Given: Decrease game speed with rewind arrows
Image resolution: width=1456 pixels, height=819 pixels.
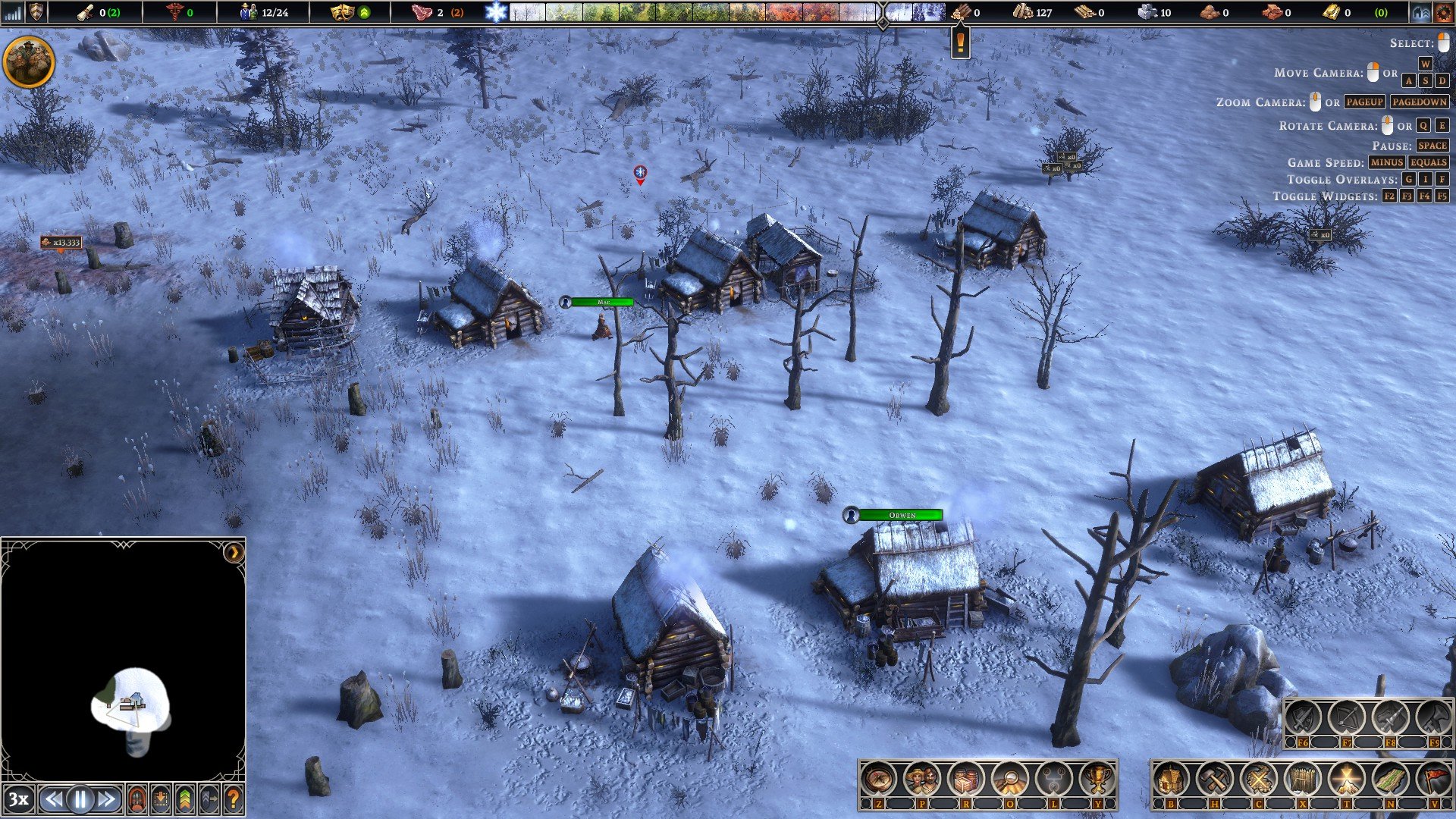Looking at the screenshot, I should click(53, 799).
